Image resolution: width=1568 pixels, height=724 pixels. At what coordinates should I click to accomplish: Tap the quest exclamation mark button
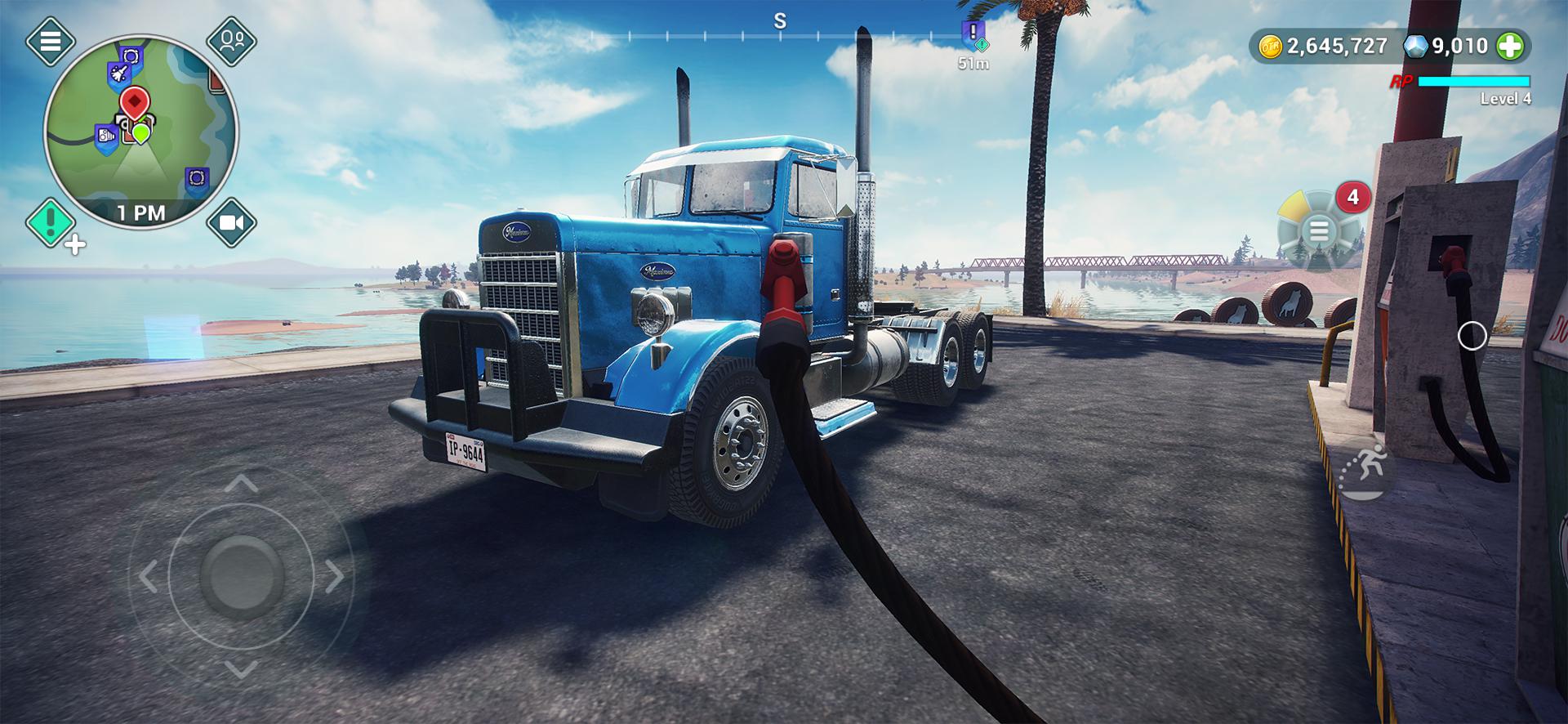[x=50, y=222]
